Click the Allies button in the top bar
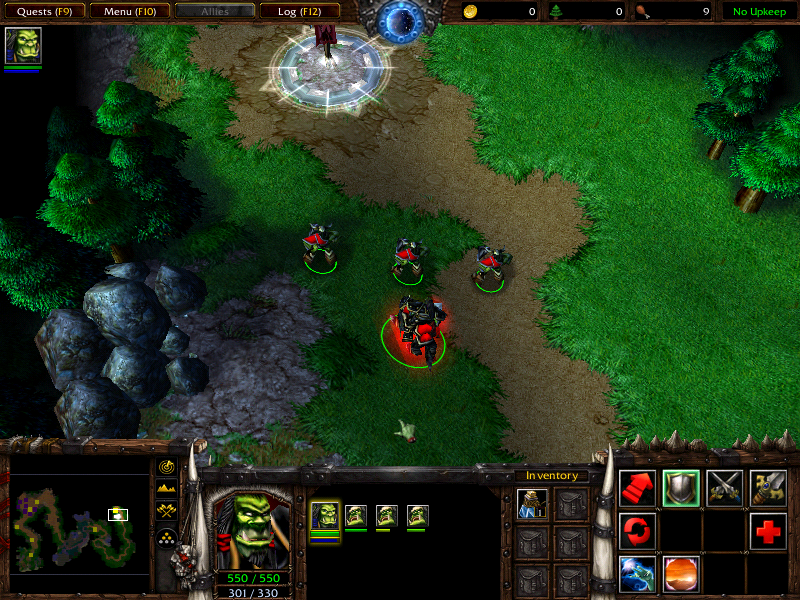Viewport: 800px width, 600px height. pos(213,12)
